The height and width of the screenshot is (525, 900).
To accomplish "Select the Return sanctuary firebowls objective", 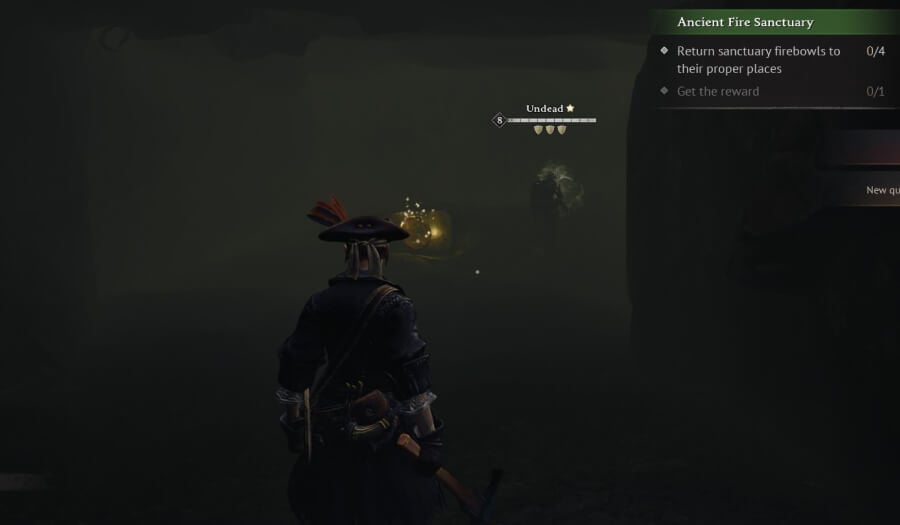I will point(758,60).
